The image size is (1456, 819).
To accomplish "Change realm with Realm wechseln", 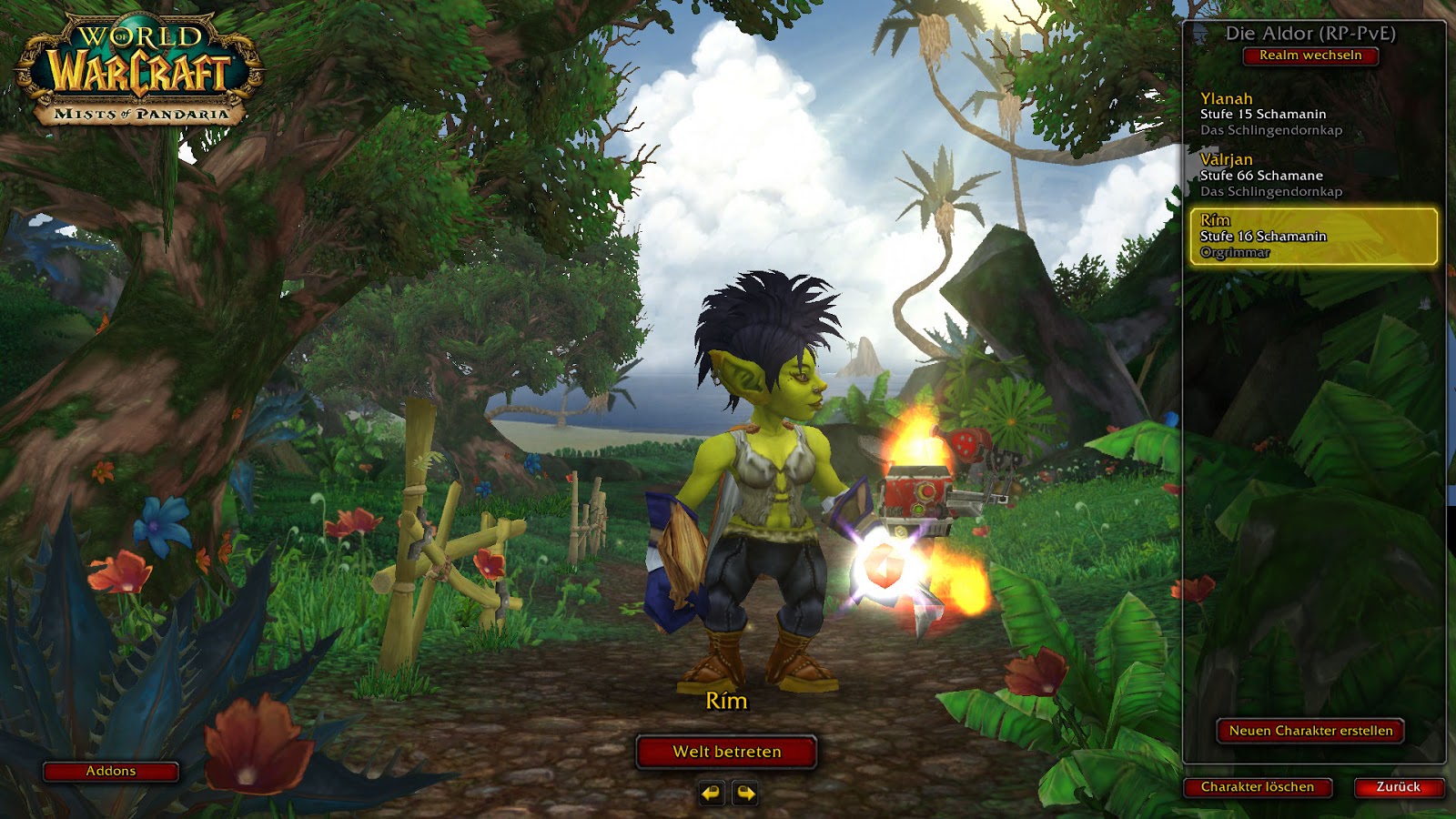I will coord(1310,56).
